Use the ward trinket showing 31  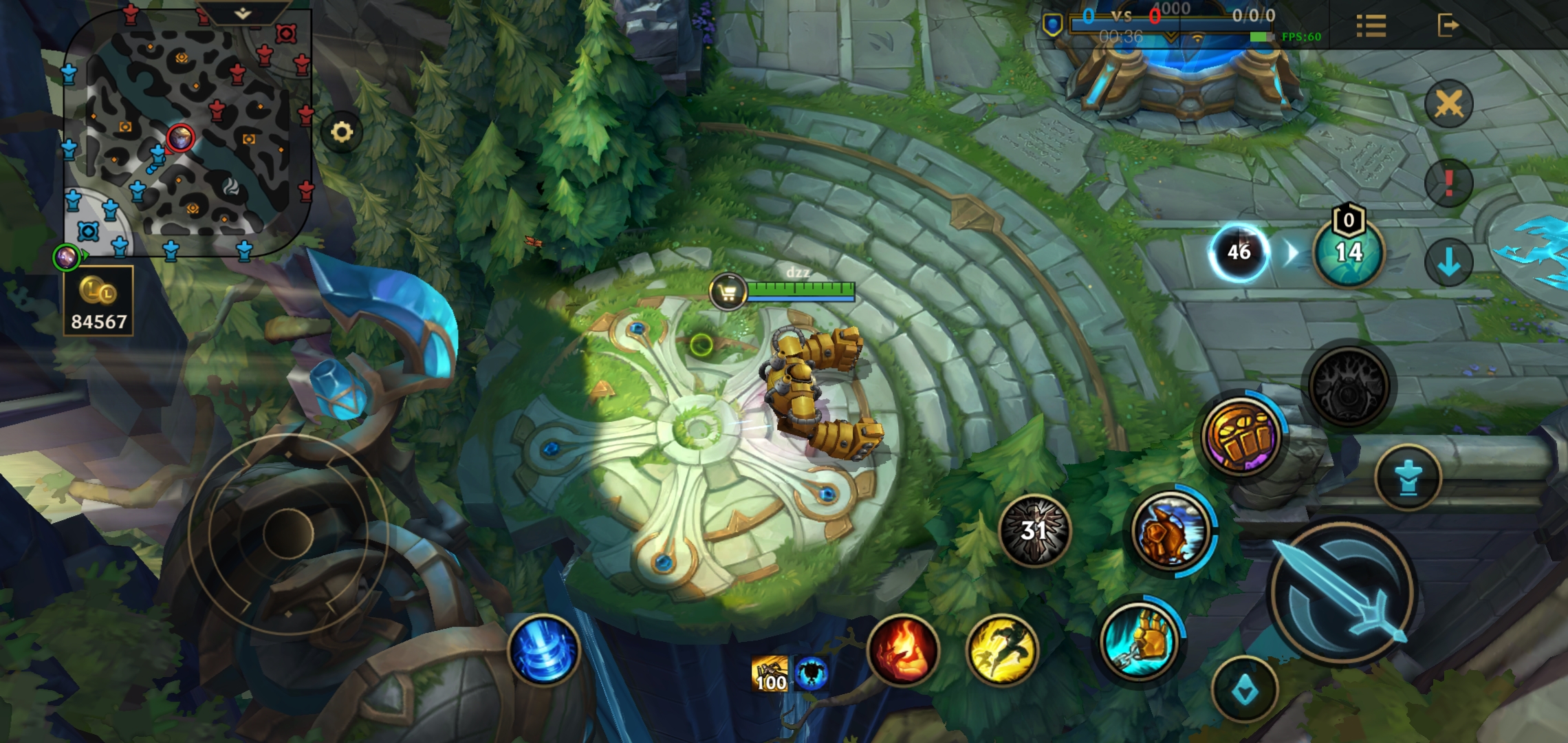coord(1034,530)
